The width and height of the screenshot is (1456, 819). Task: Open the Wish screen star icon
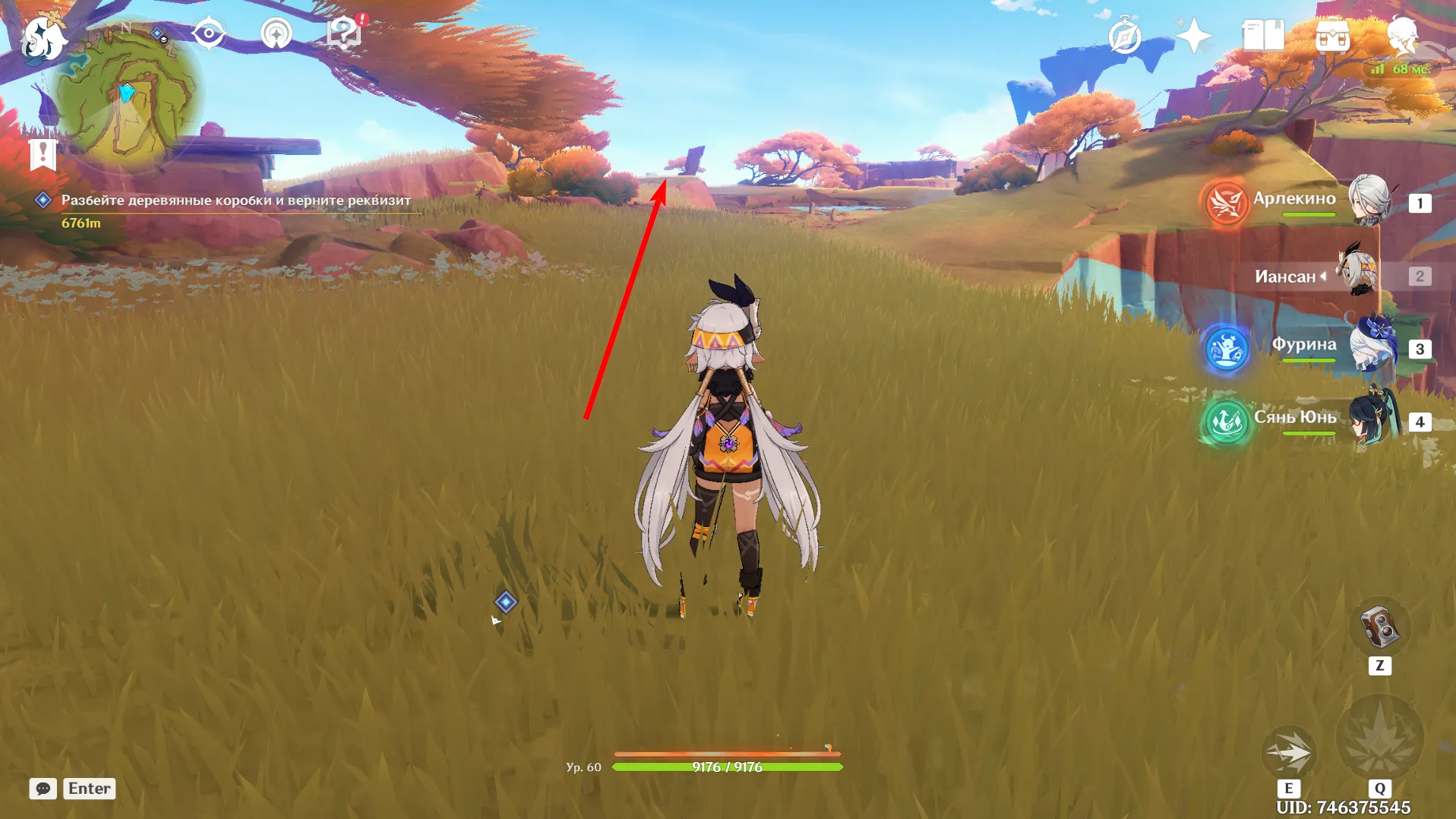[x=1194, y=34]
